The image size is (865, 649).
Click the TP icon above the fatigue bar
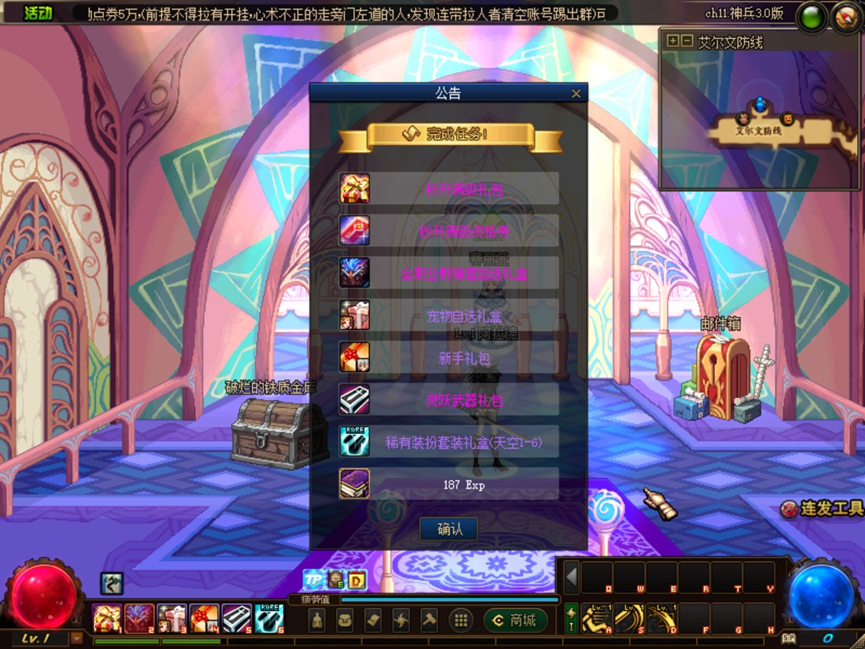point(314,580)
